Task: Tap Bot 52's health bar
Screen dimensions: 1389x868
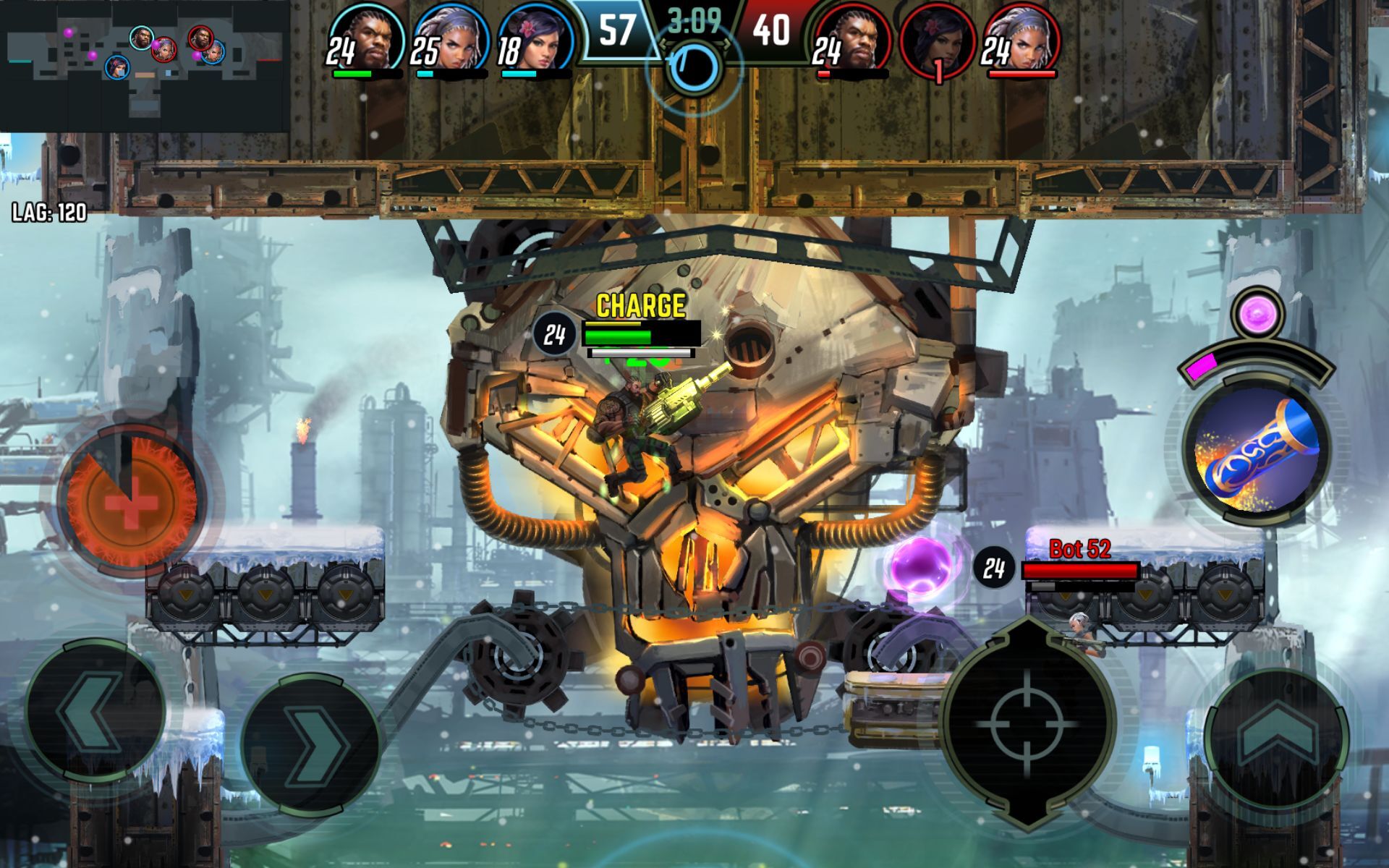Action: [x=1082, y=571]
